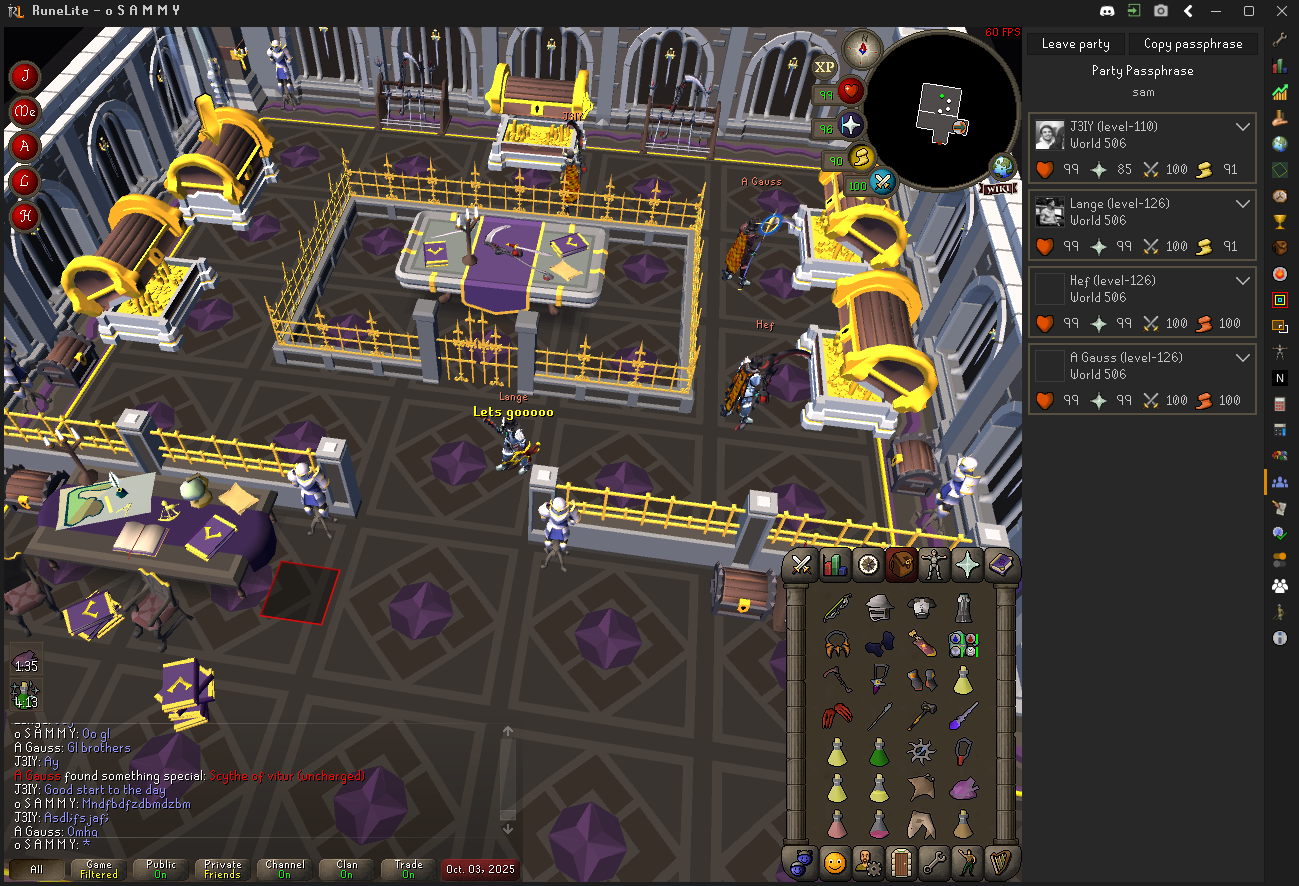Click the compass to face north
This screenshot has height=886, width=1299.
point(862,46)
